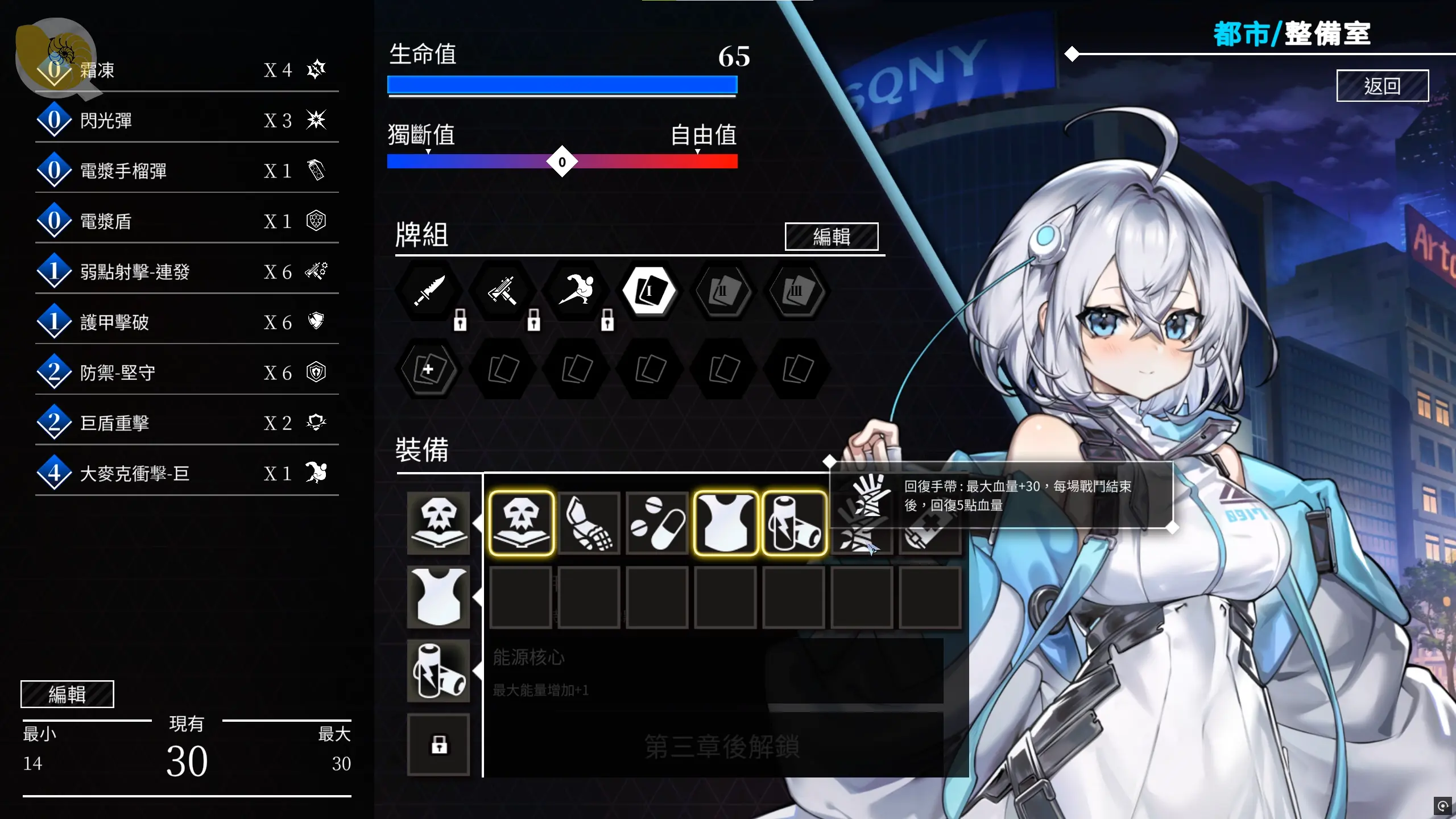The image size is (1456, 819).
Task: Equip the armored gauntlet item
Action: tap(589, 523)
